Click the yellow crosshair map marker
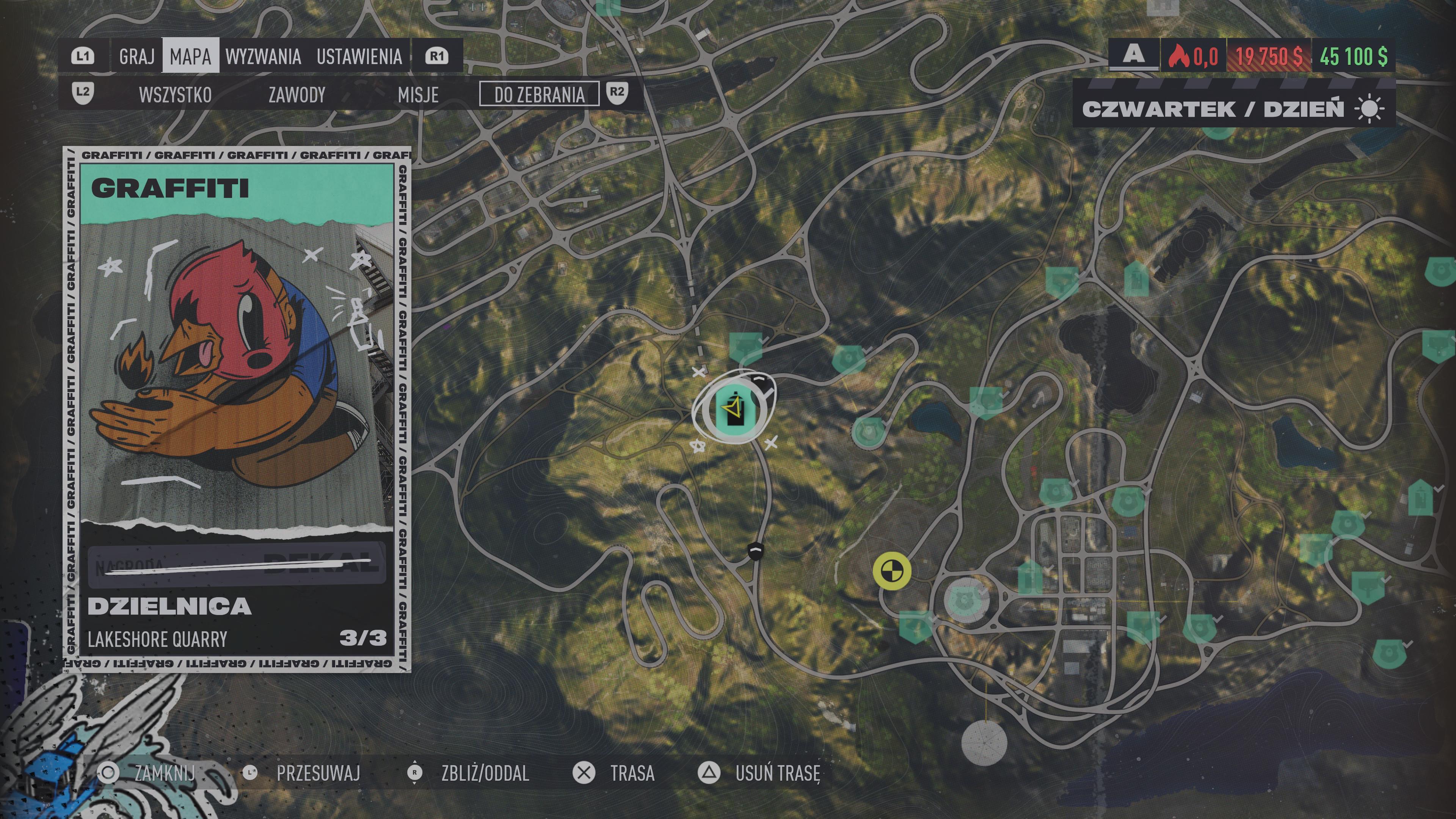Screen dimensions: 1456x819 891,571
